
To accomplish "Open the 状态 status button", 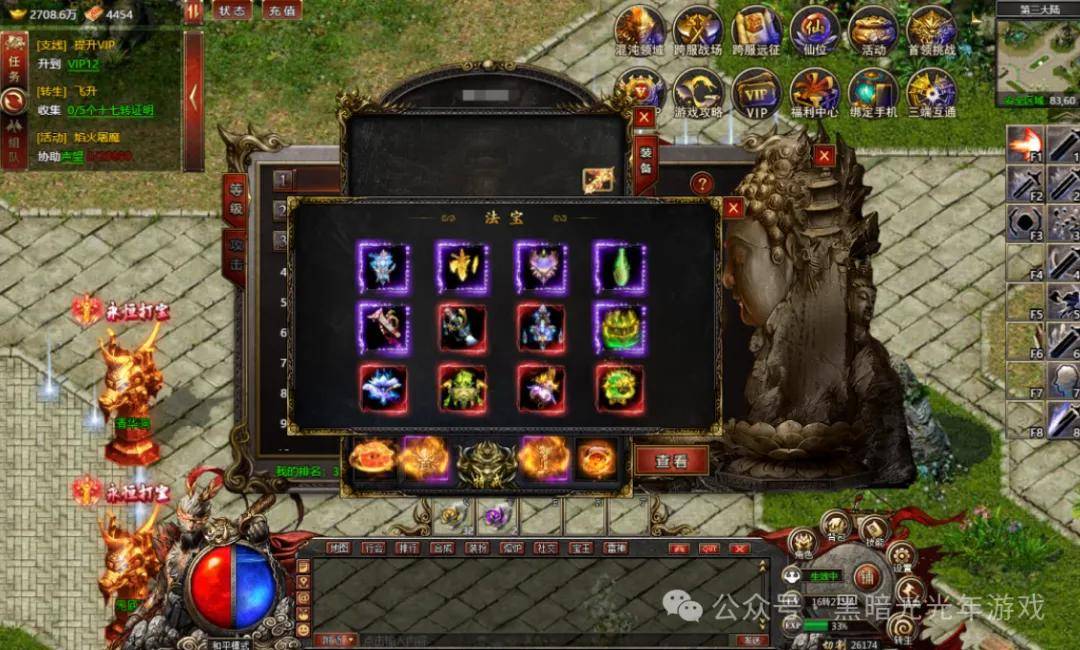I will 232,11.
